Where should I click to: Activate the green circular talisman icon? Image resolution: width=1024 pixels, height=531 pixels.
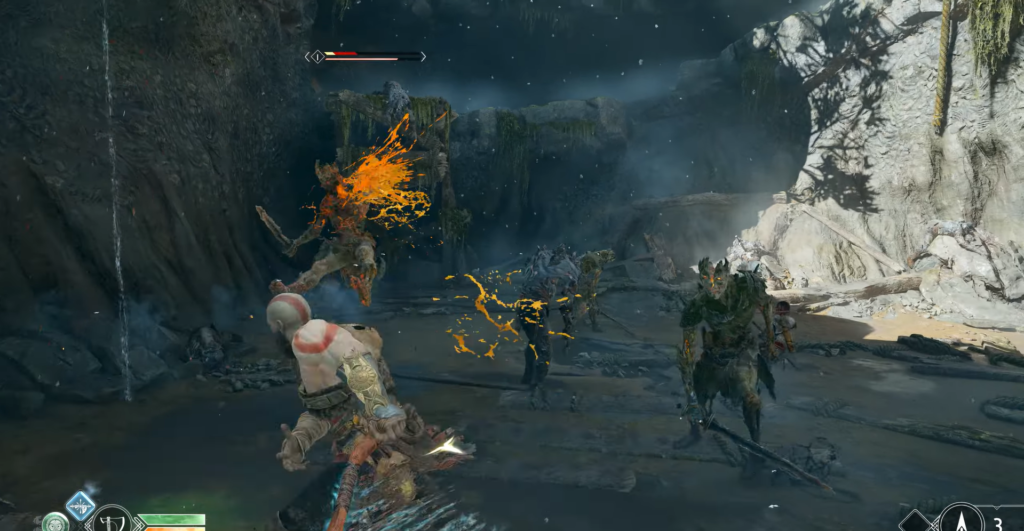tap(55, 523)
